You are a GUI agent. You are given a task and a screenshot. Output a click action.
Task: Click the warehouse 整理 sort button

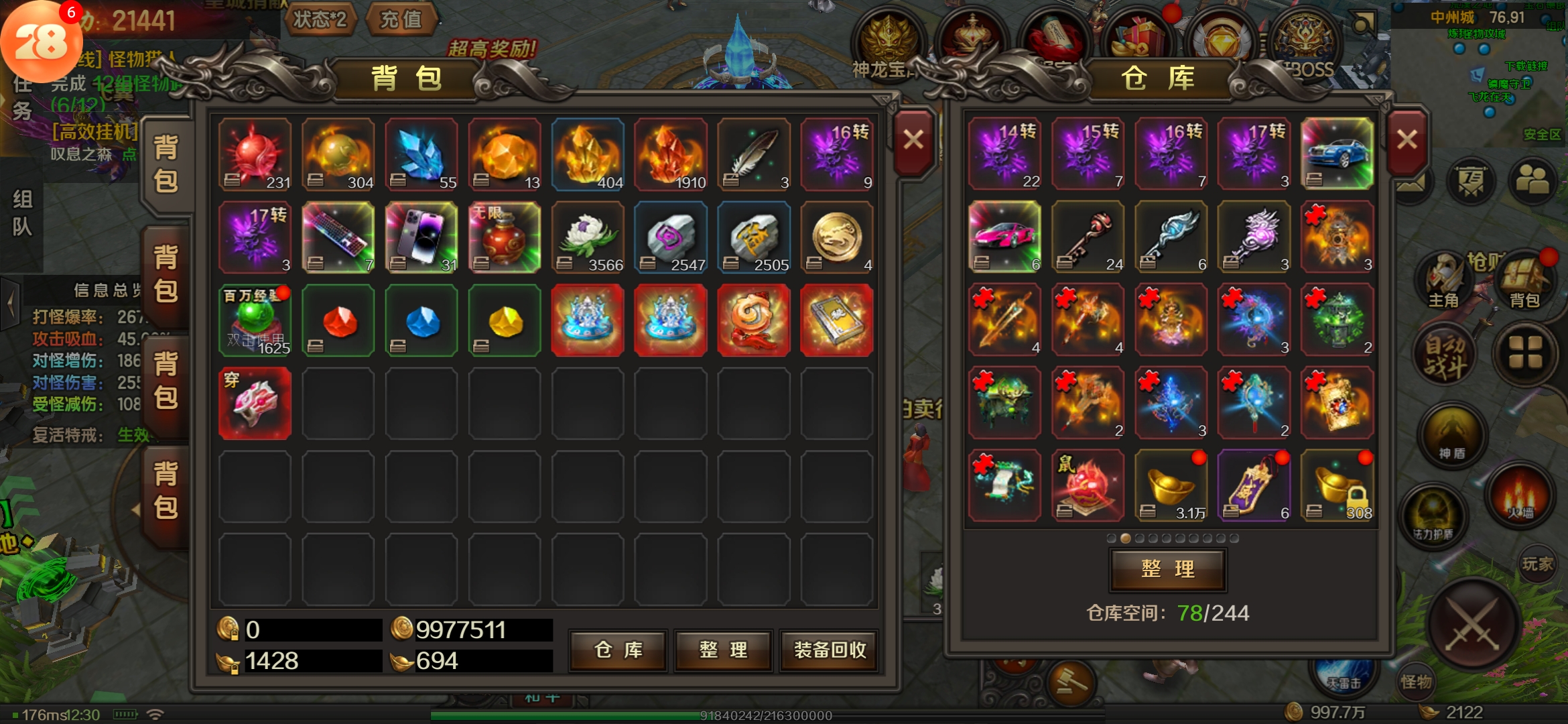tap(1168, 569)
